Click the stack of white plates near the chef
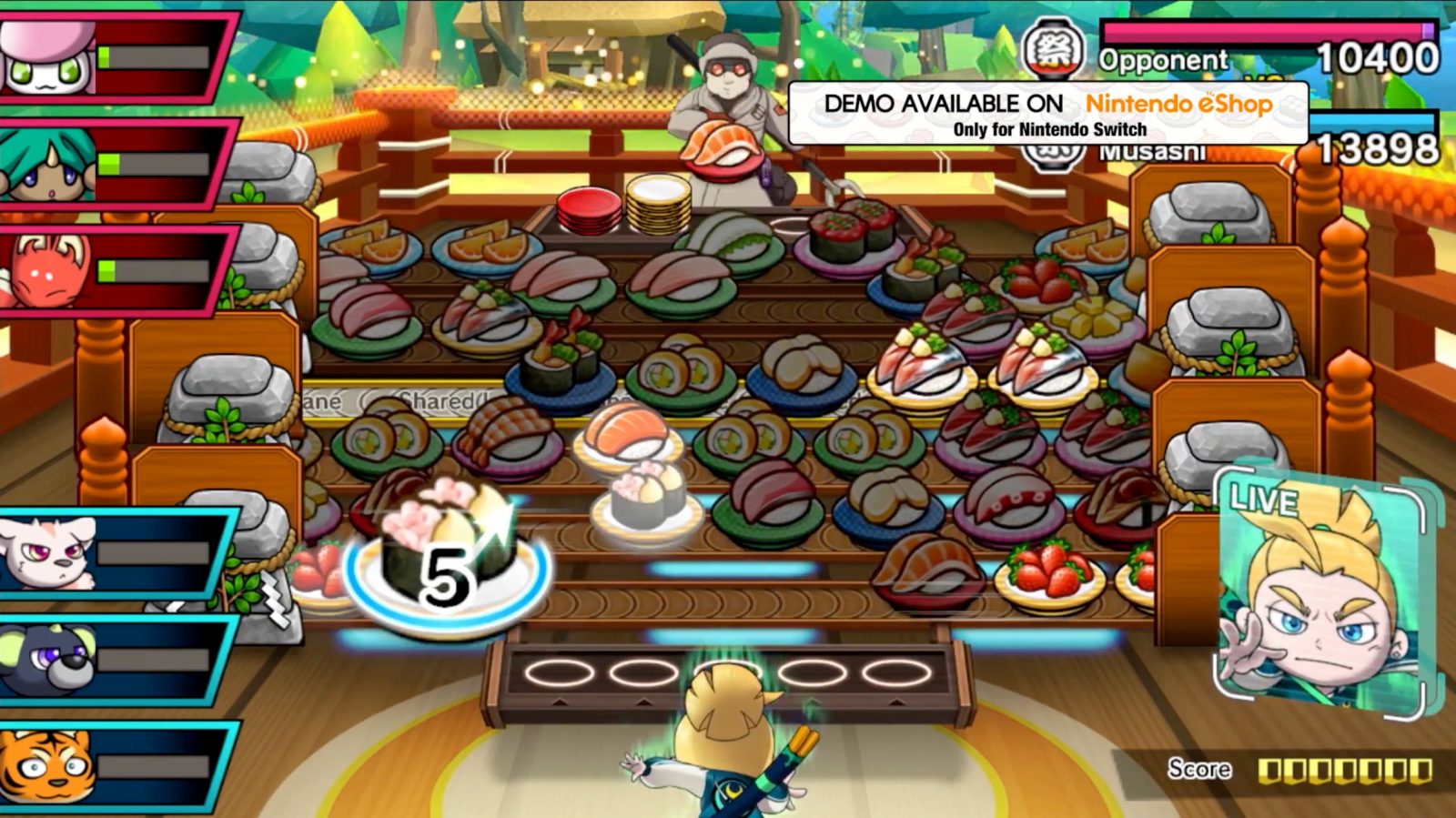 pyautogui.click(x=659, y=205)
